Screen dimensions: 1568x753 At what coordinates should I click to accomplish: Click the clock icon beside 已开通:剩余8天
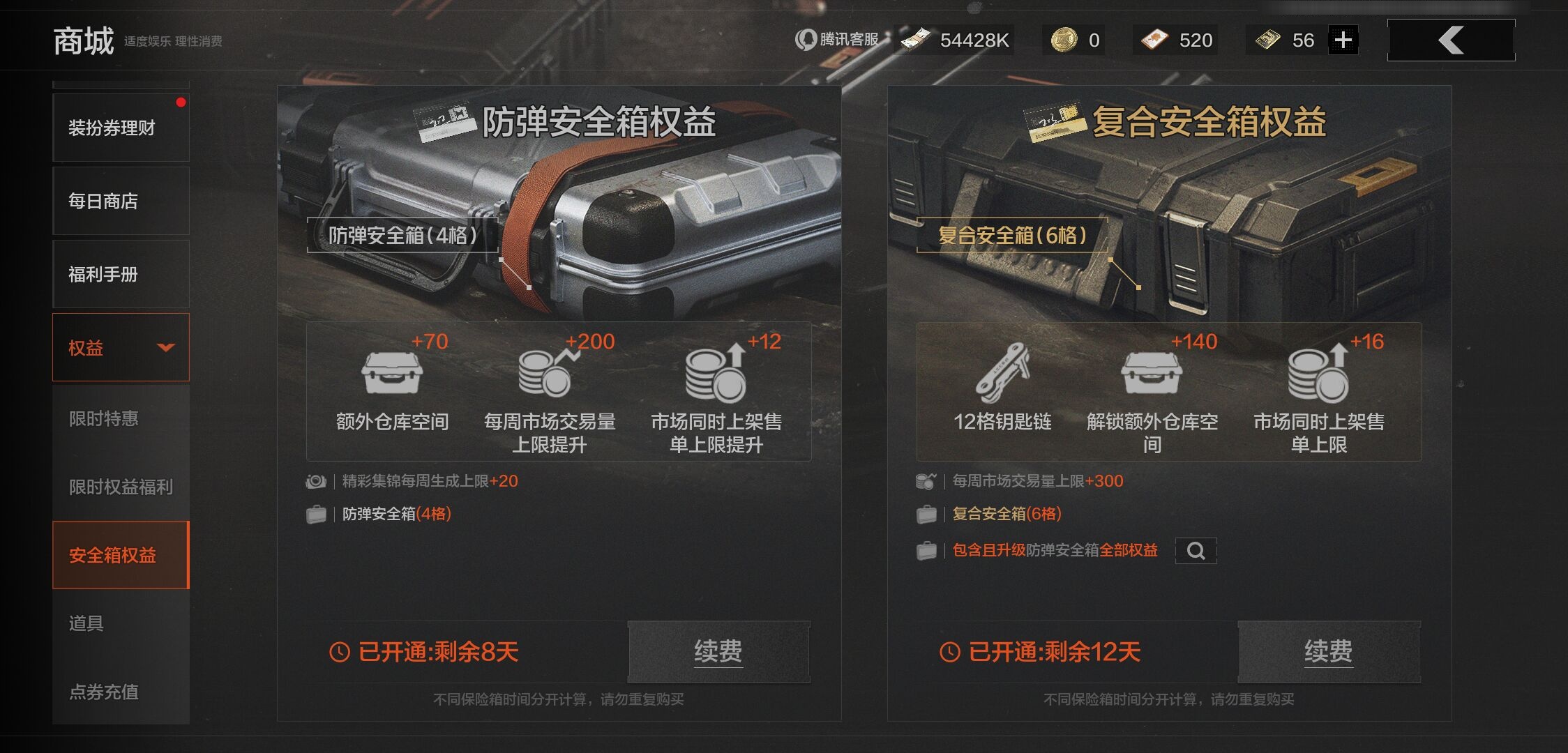pyautogui.click(x=340, y=651)
